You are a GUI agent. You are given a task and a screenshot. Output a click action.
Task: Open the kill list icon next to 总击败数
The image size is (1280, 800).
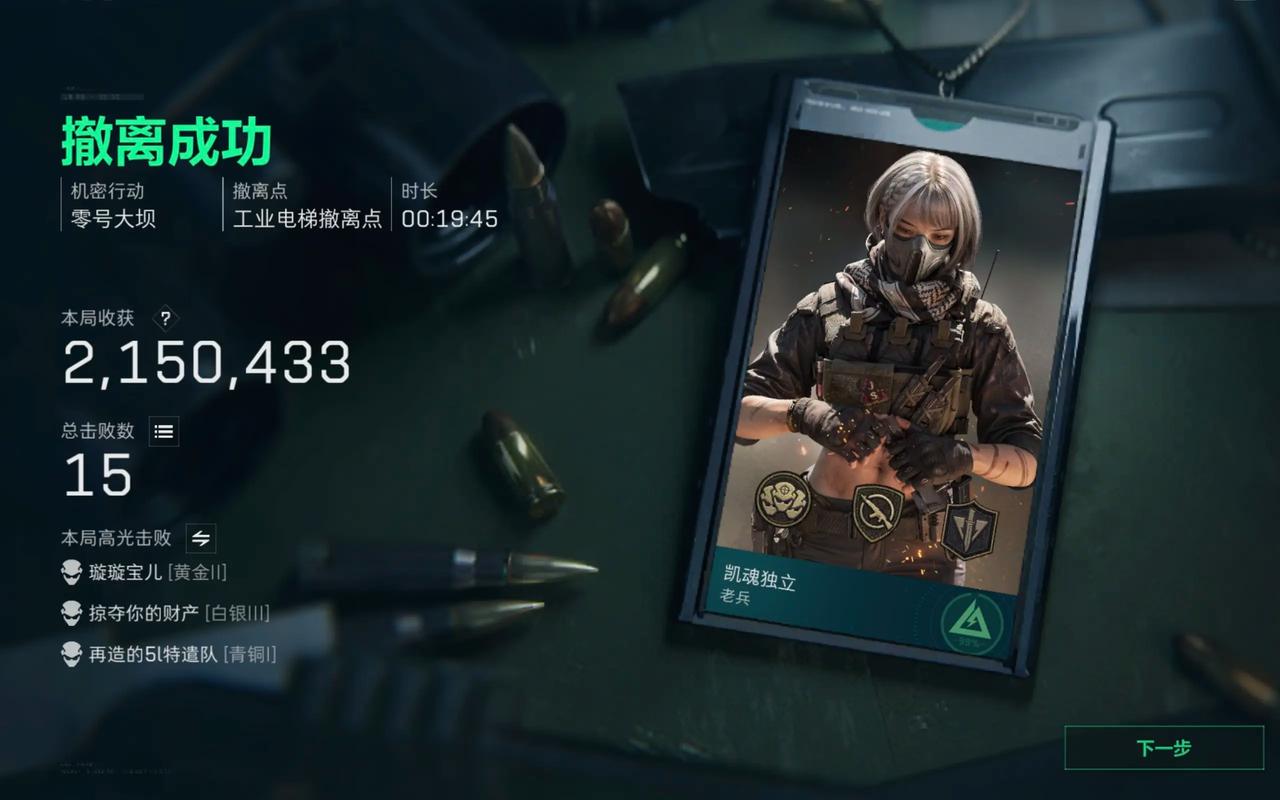tap(164, 431)
